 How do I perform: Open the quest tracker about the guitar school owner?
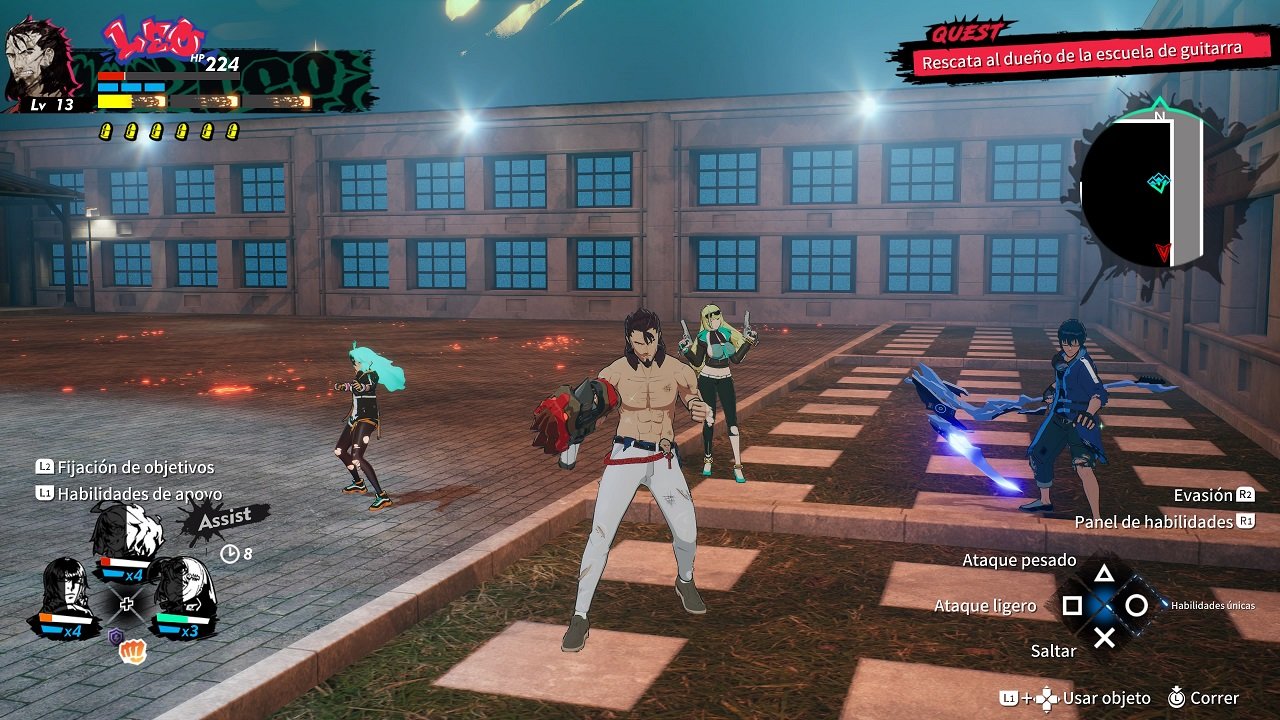pyautogui.click(x=1080, y=55)
